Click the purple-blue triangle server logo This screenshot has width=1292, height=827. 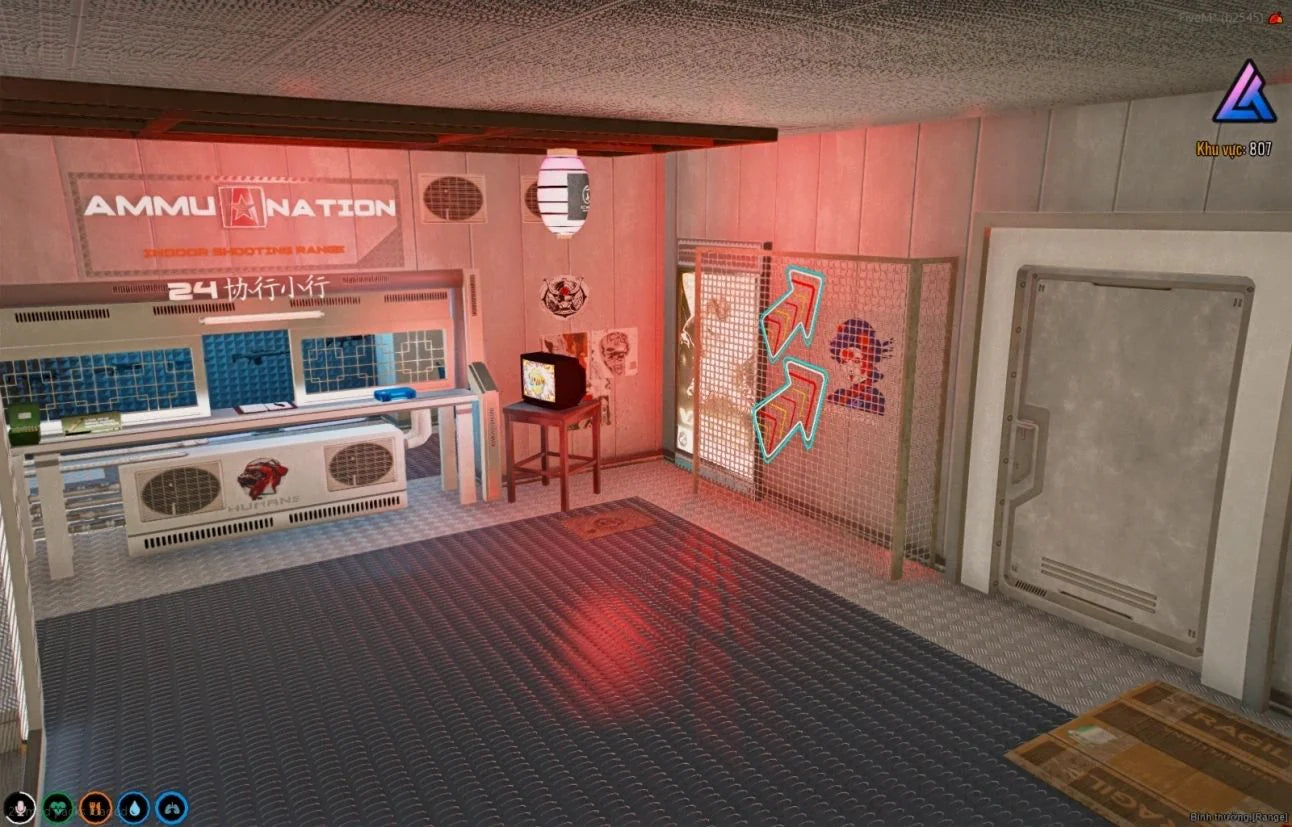click(x=1244, y=93)
